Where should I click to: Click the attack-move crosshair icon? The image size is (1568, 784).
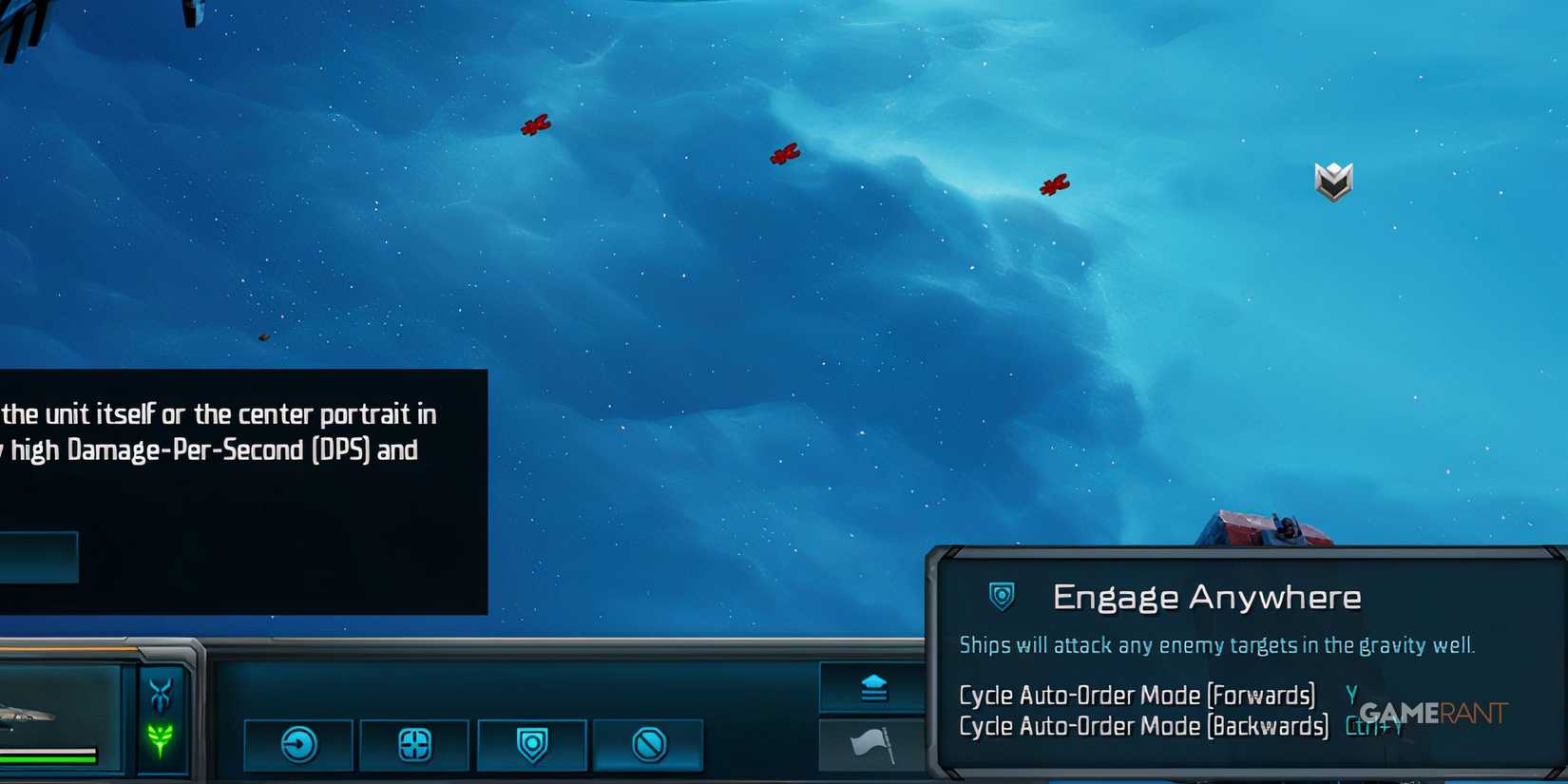click(414, 744)
